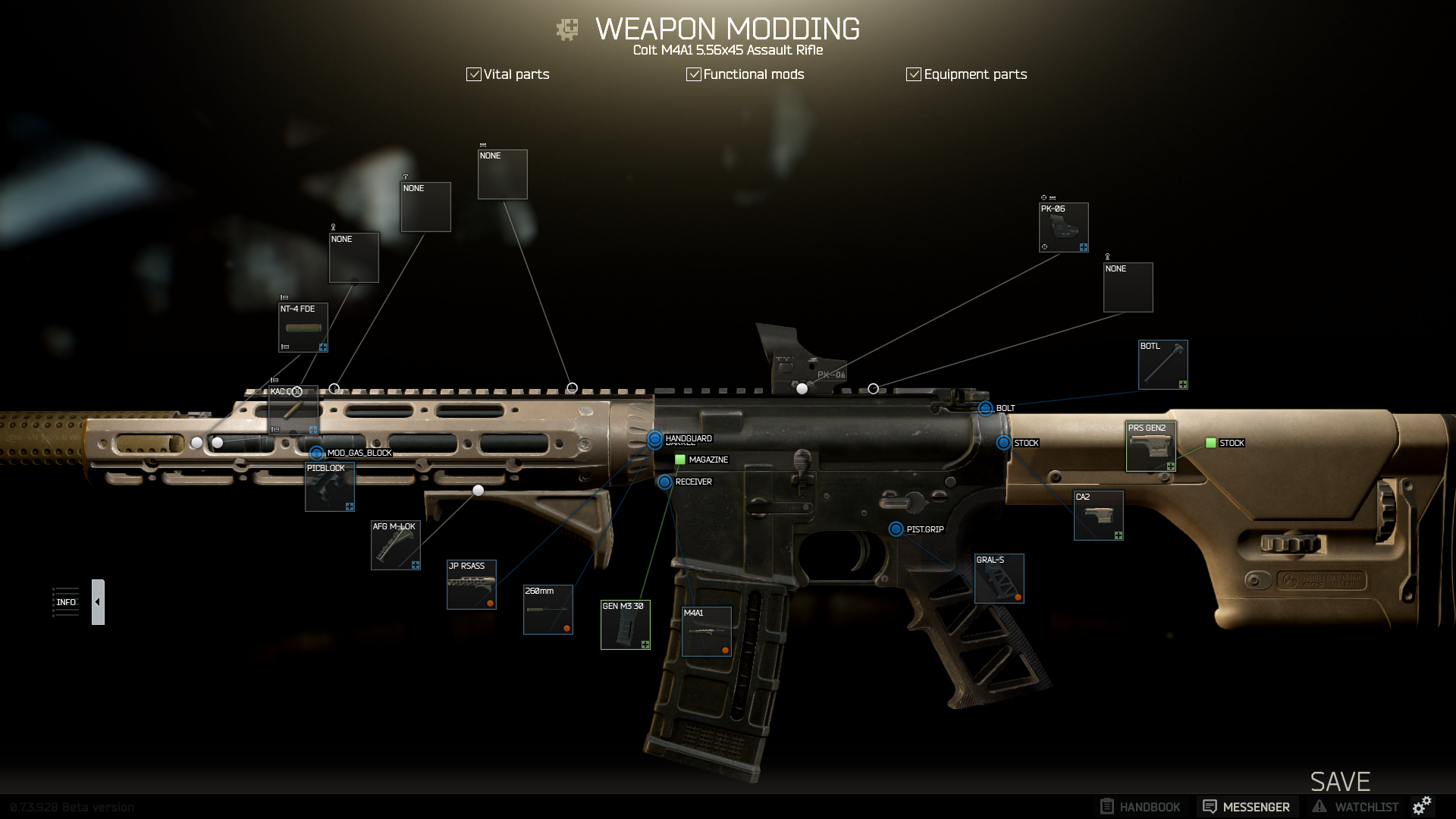Select the GRAL-S pistol grip slot

(999, 579)
